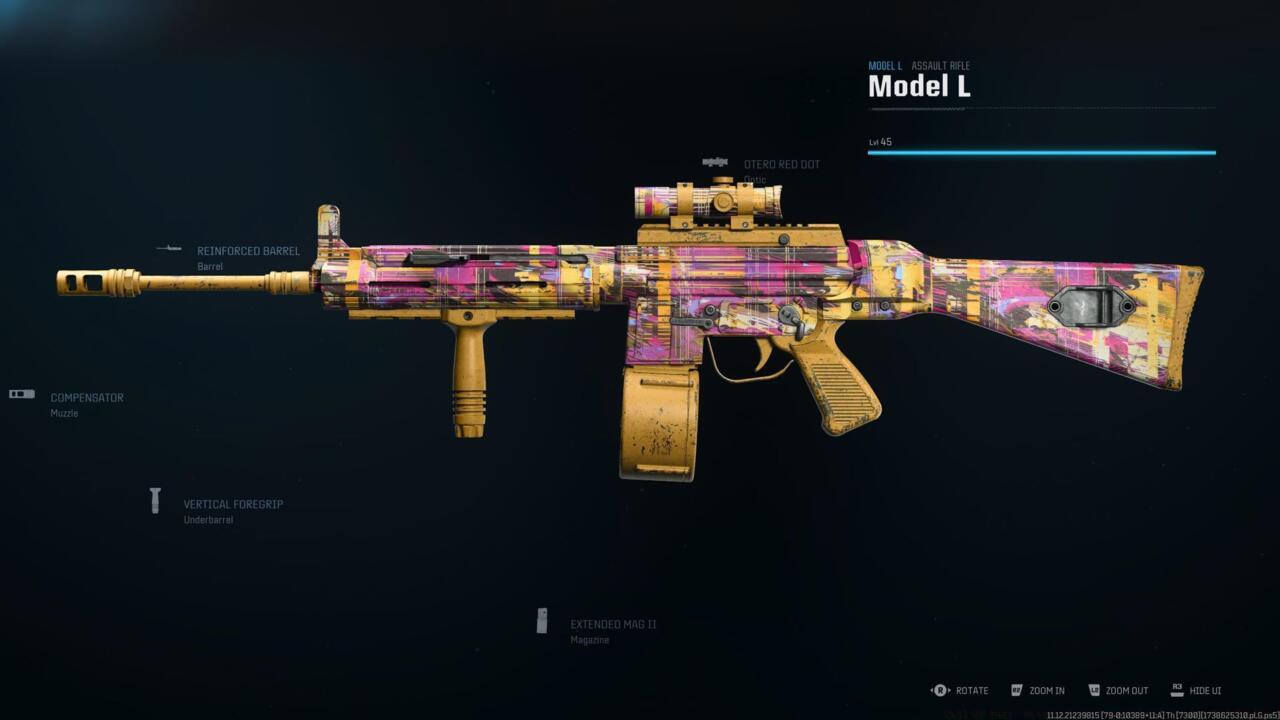Choose the Reinforced Barrel attachment slot

pyautogui.click(x=247, y=252)
